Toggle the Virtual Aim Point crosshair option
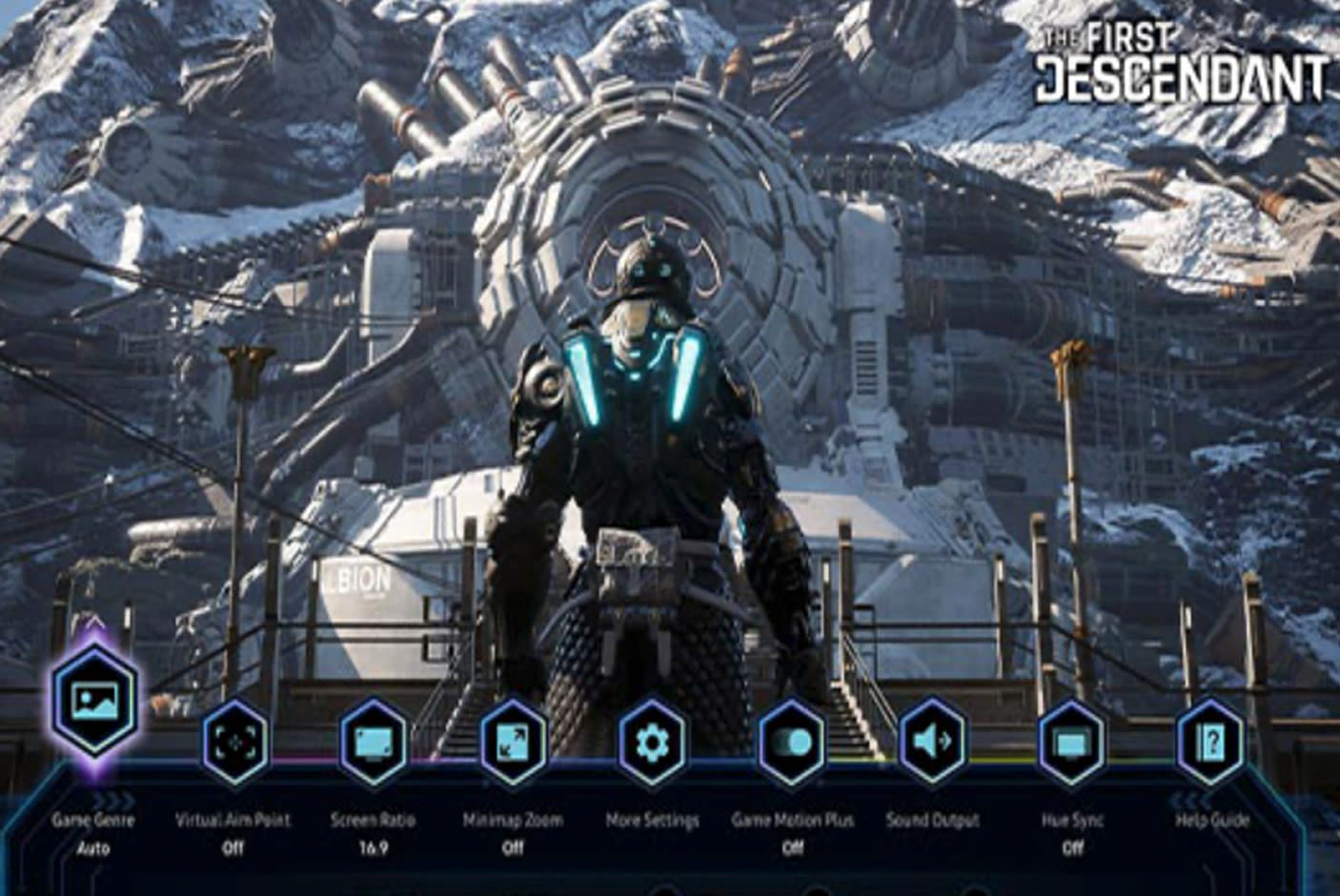The width and height of the screenshot is (1340, 896). click(233, 743)
